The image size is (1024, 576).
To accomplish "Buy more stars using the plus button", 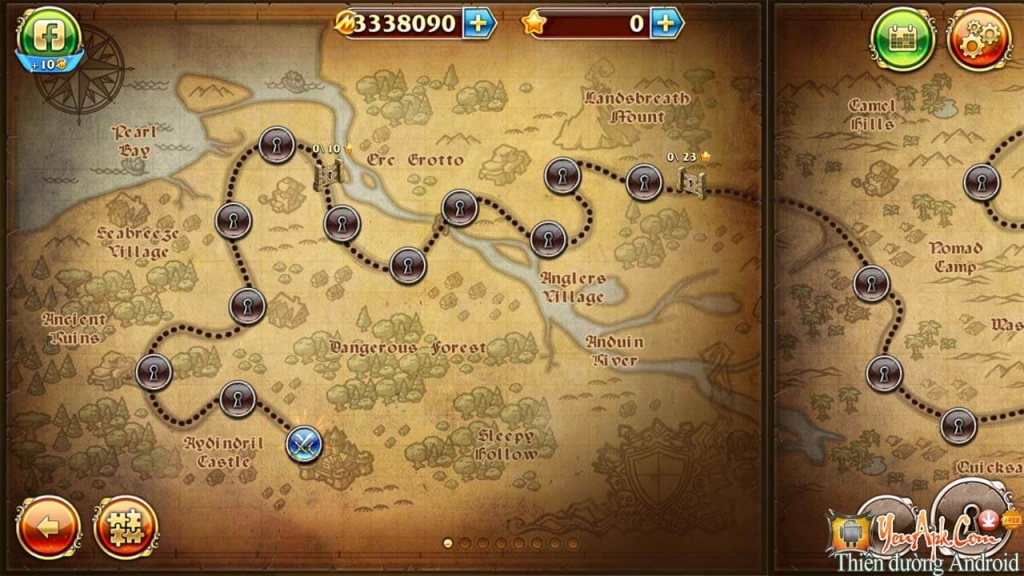I will click(x=667, y=23).
